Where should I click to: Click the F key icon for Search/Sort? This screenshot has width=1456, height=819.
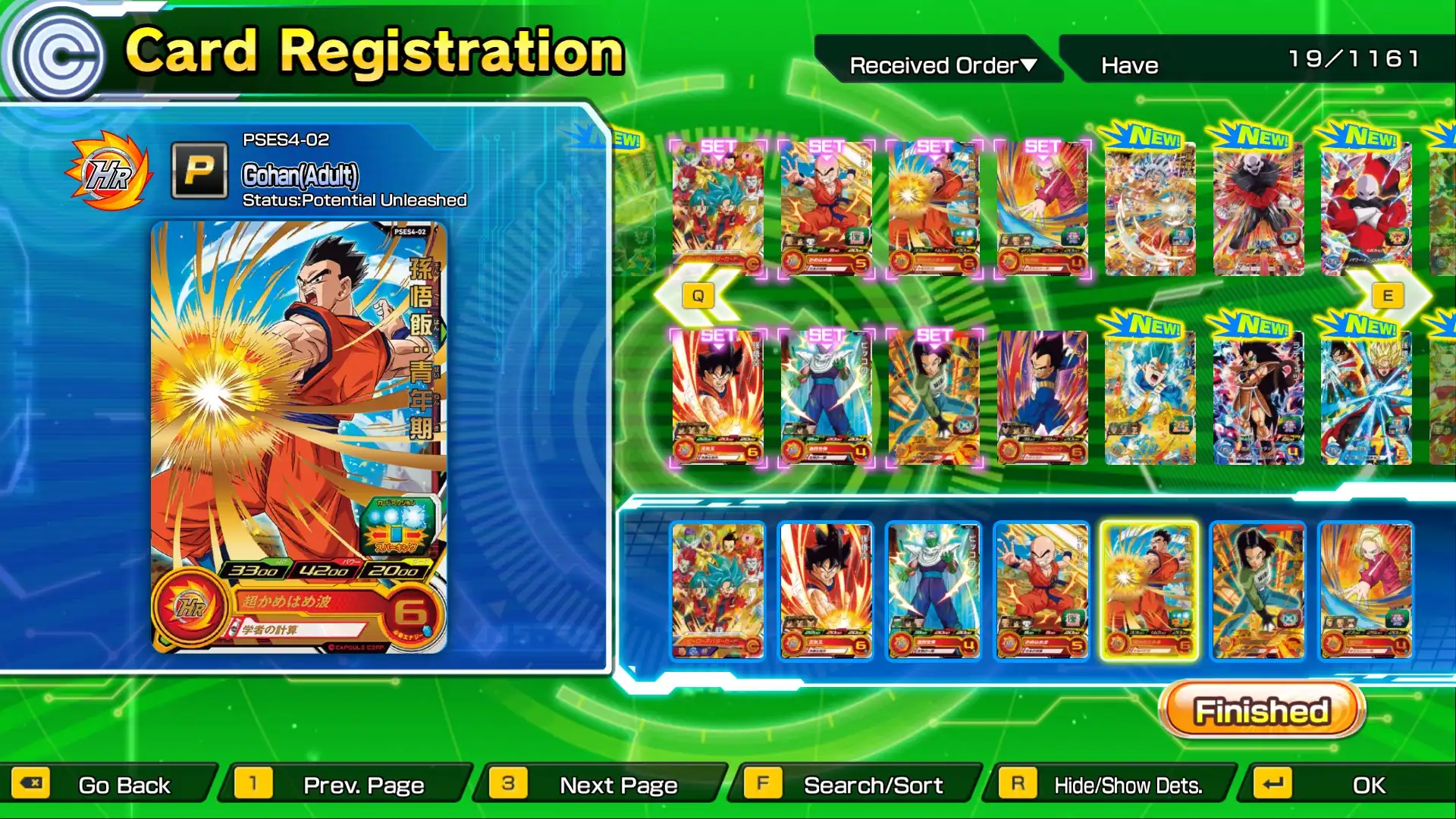(764, 785)
